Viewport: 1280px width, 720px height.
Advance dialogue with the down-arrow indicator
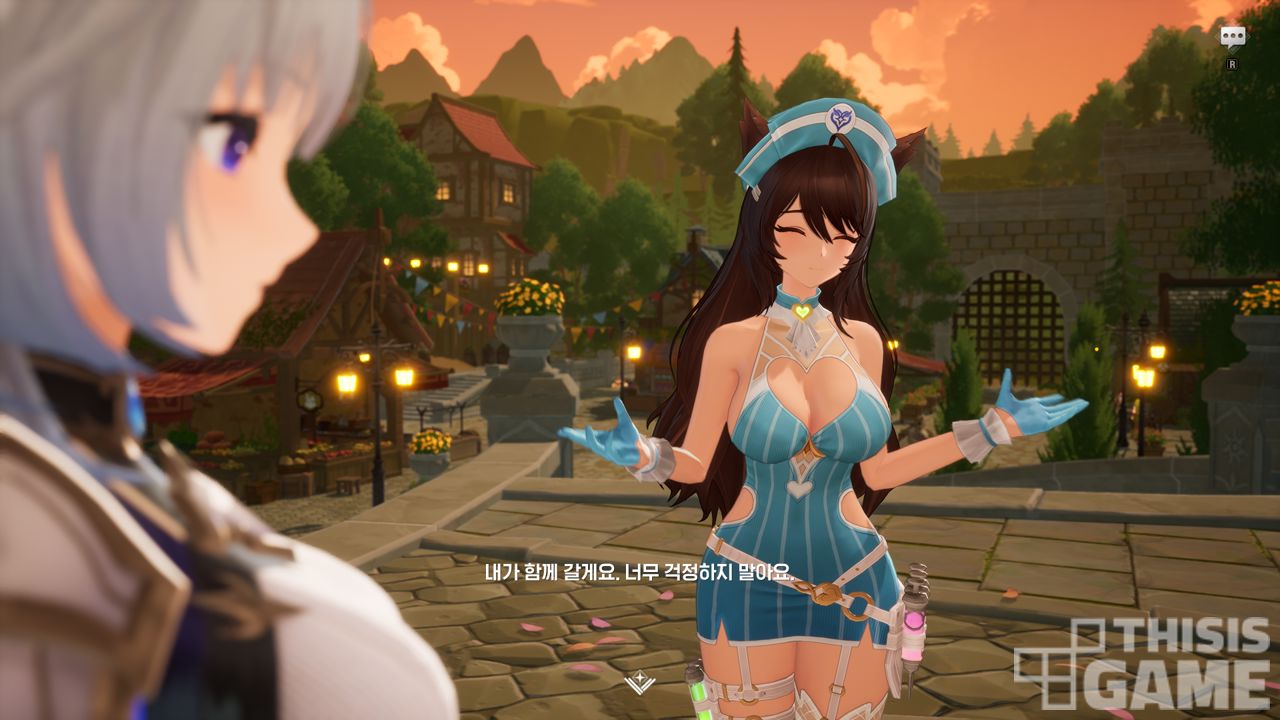pyautogui.click(x=637, y=684)
